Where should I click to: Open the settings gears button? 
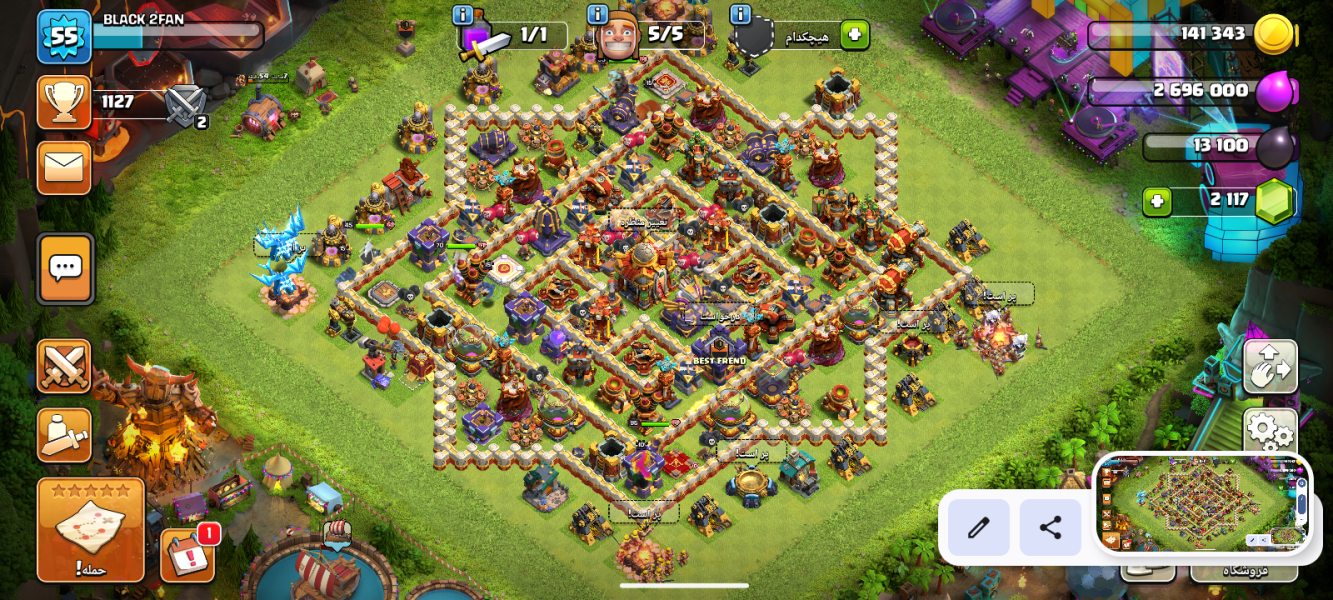click(x=1270, y=431)
